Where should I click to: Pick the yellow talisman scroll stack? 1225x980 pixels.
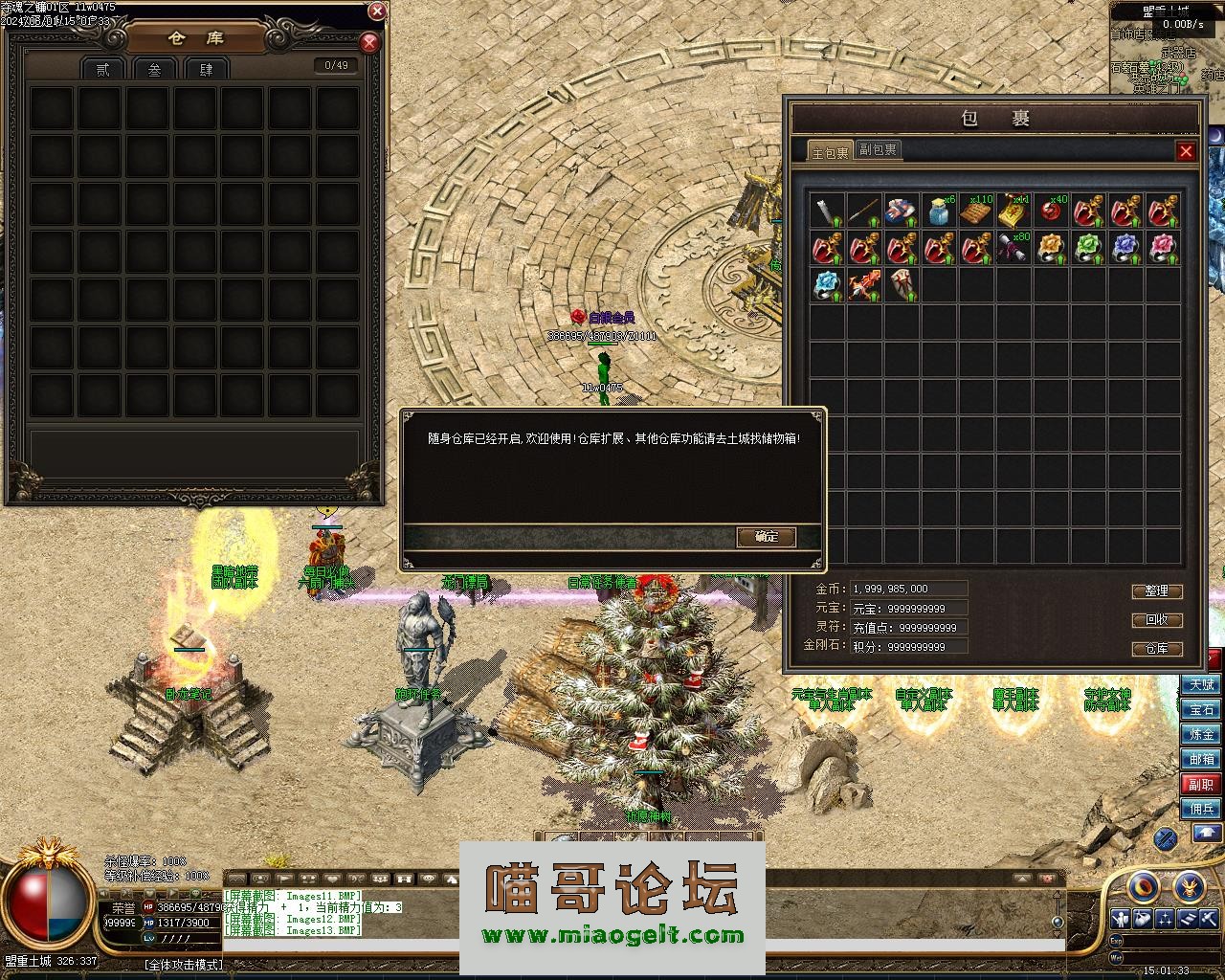(1013, 211)
